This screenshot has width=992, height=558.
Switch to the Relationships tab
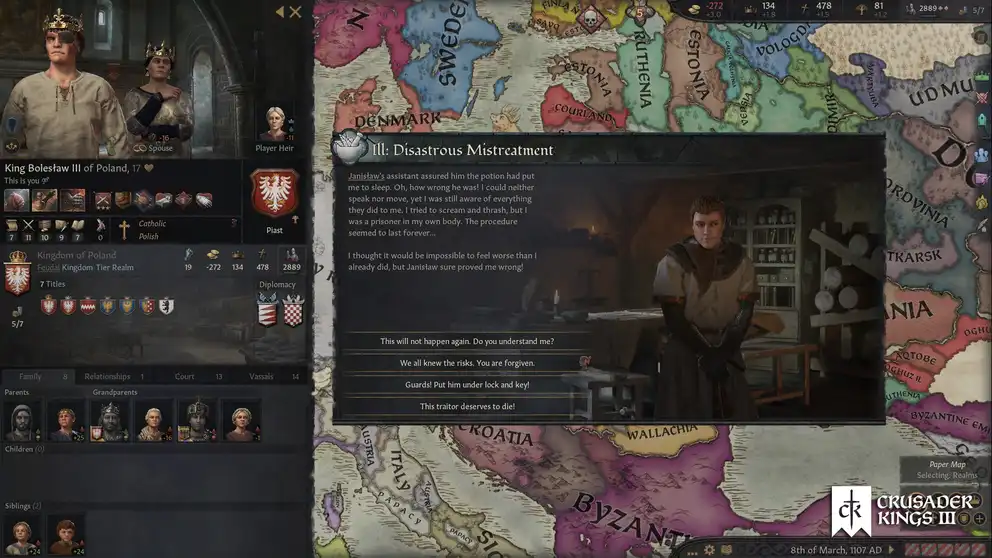click(x=107, y=376)
